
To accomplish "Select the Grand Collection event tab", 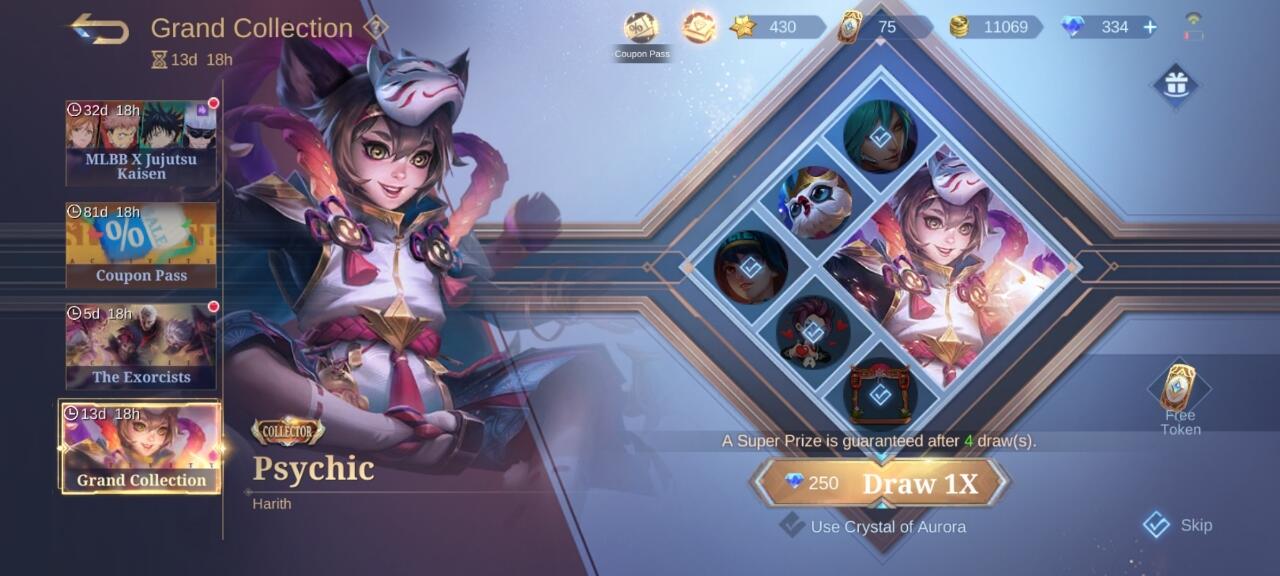I will [x=141, y=448].
